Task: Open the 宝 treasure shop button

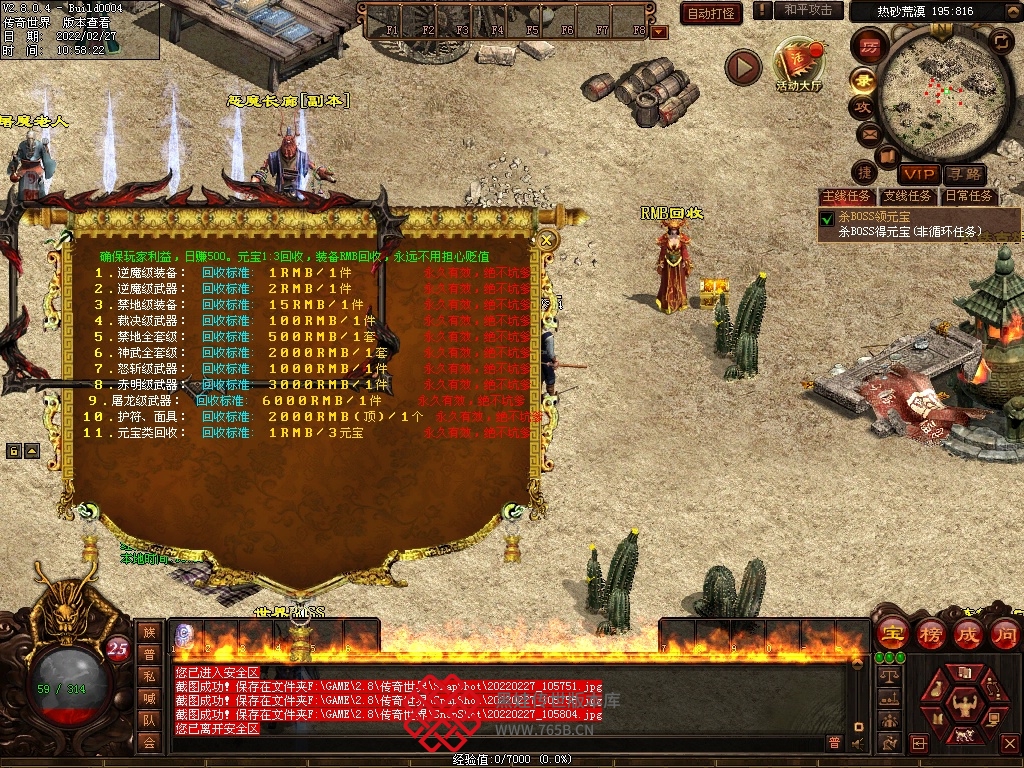Action: click(x=892, y=634)
